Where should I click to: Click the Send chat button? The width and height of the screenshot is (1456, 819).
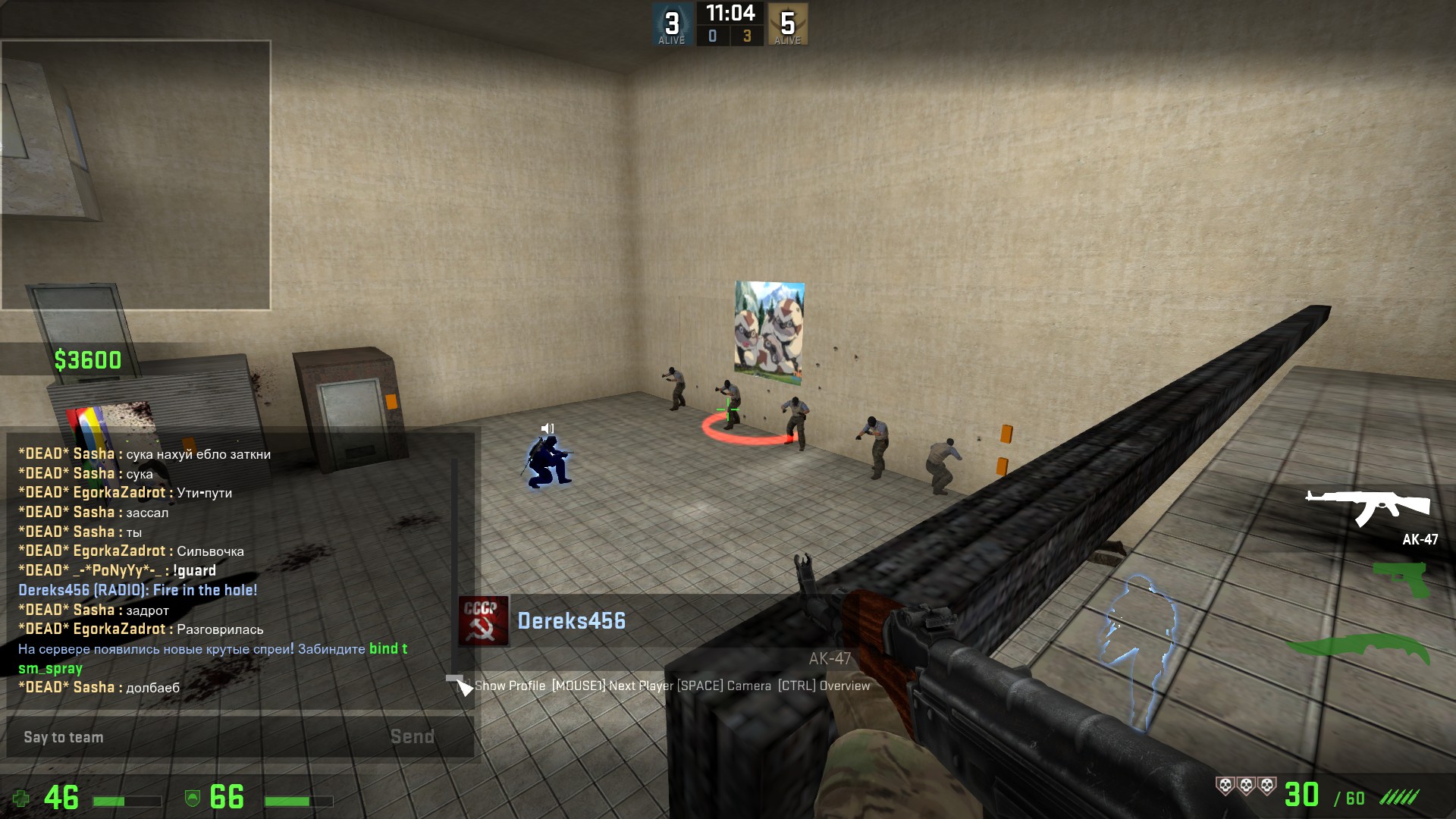pyautogui.click(x=412, y=737)
